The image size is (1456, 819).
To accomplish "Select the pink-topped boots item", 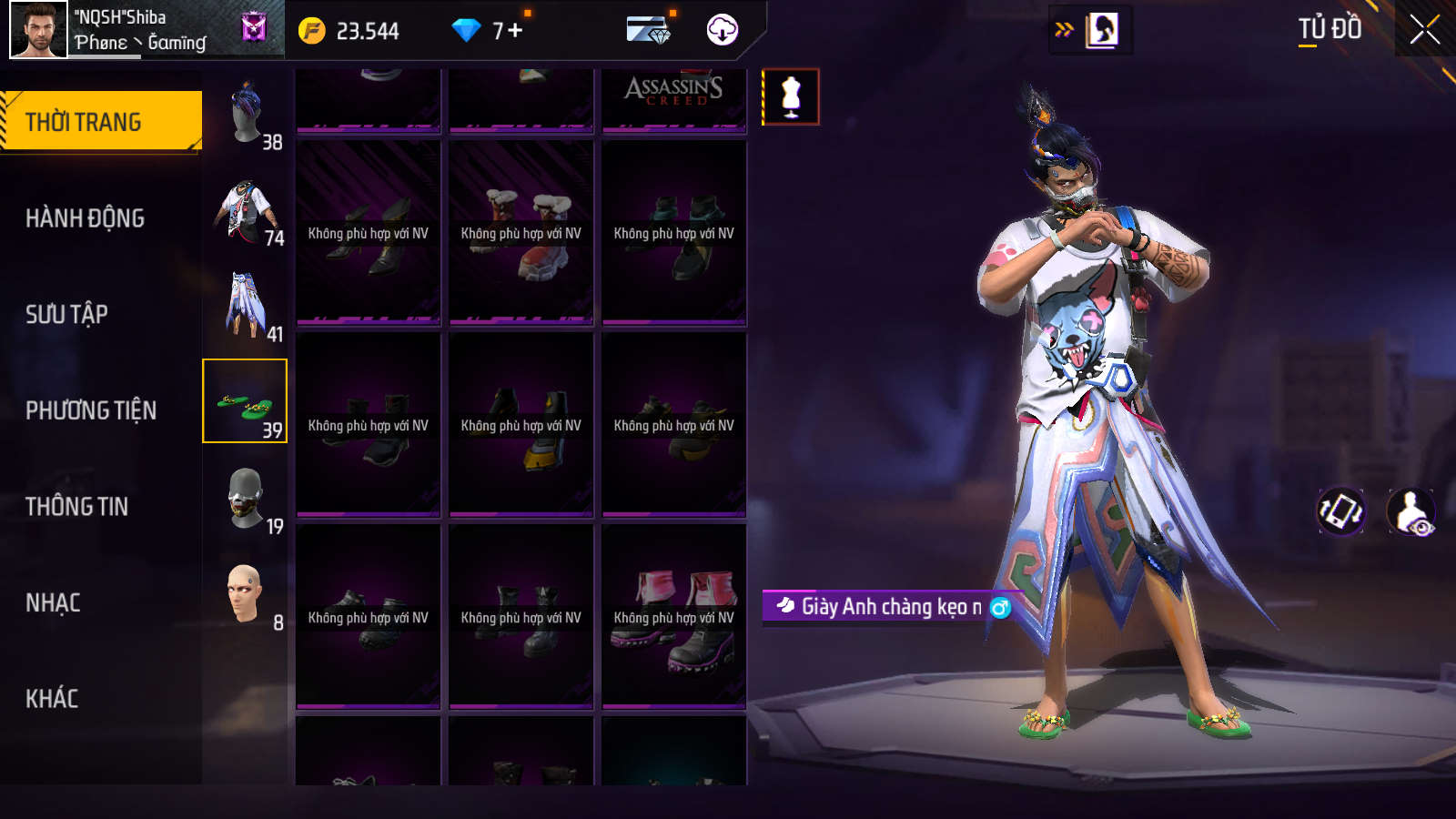I will click(673, 616).
